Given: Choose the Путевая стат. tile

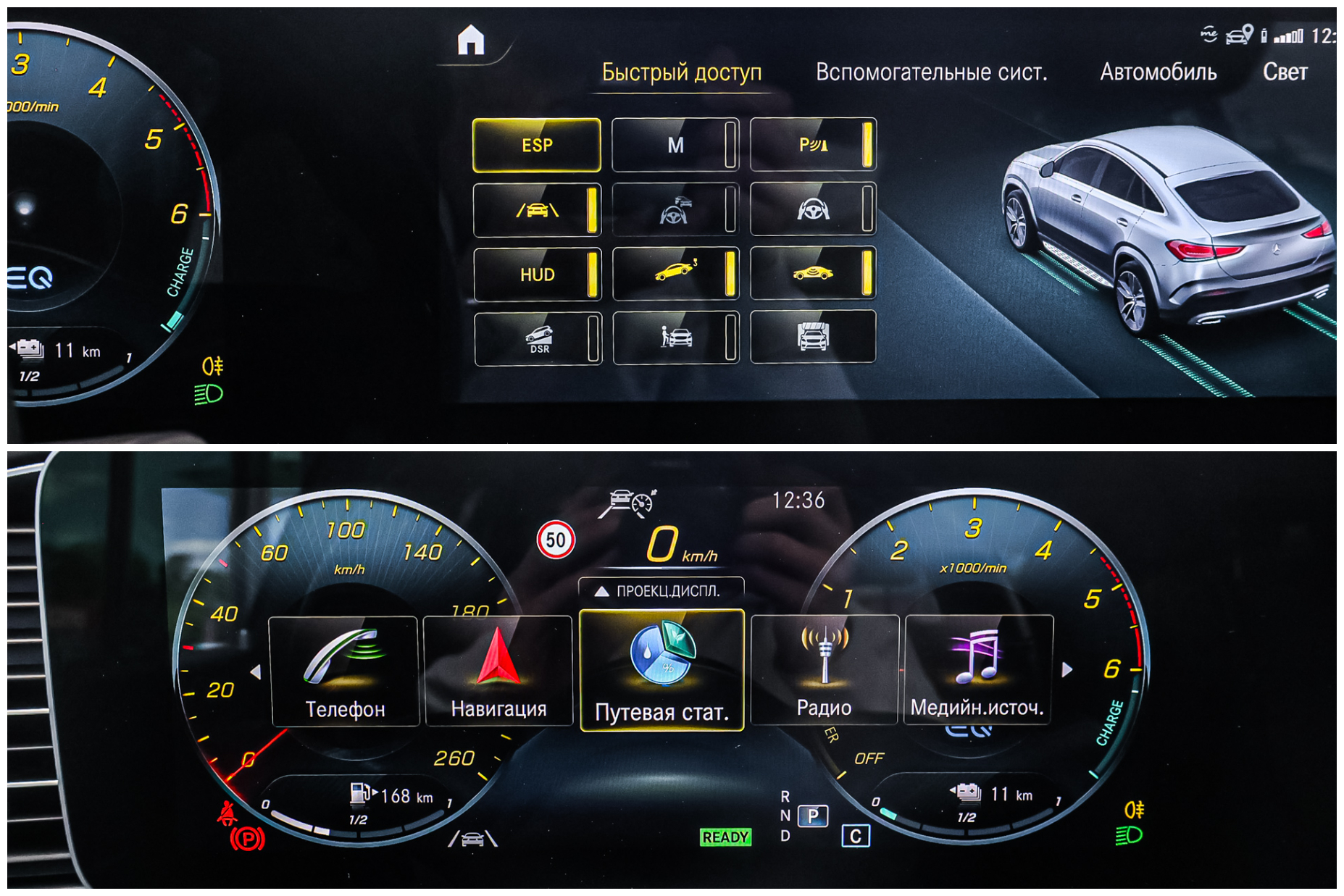Looking at the screenshot, I should tap(661, 671).
